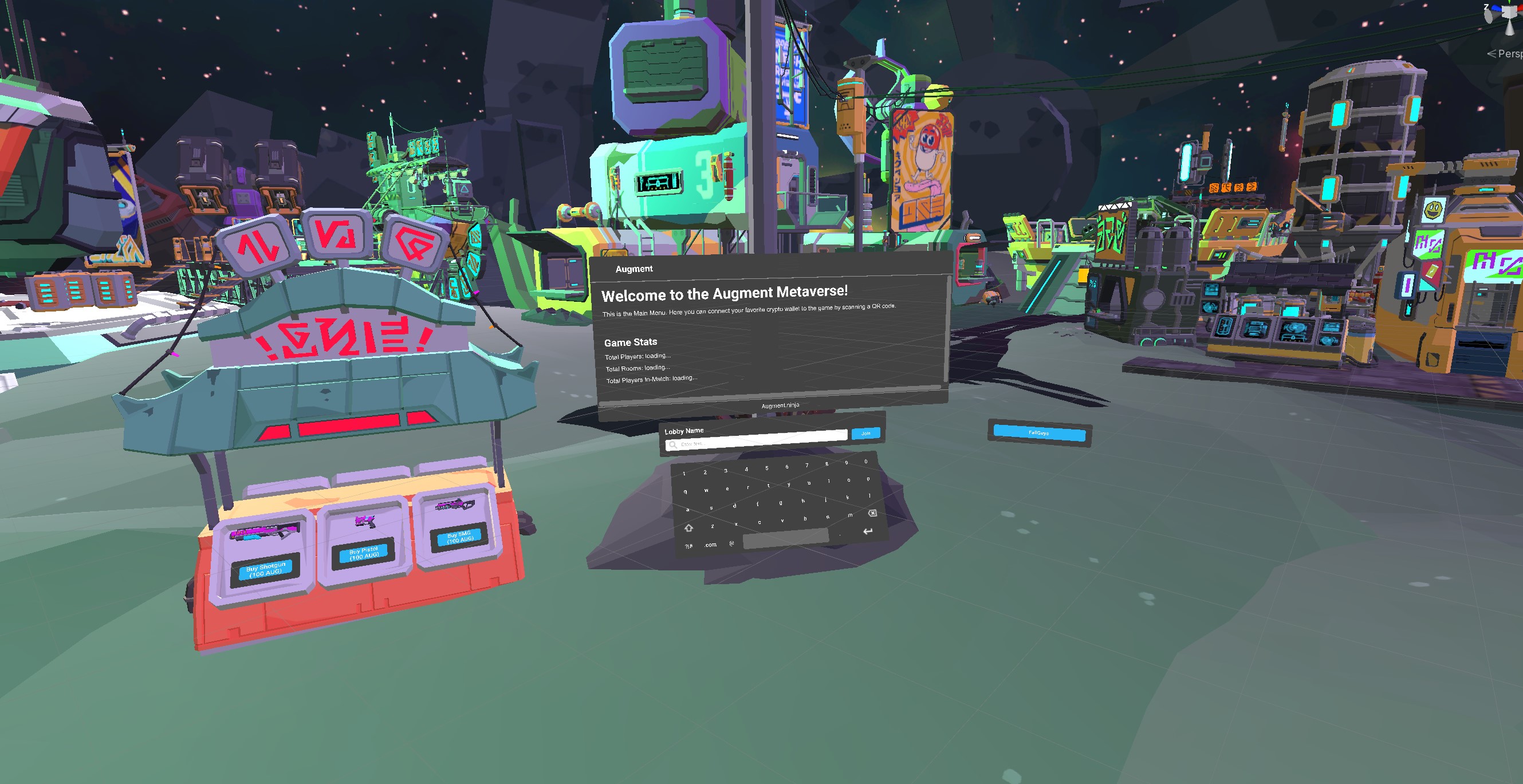Tap the letter g key
This screenshot has width=1523, height=784.
(781, 503)
